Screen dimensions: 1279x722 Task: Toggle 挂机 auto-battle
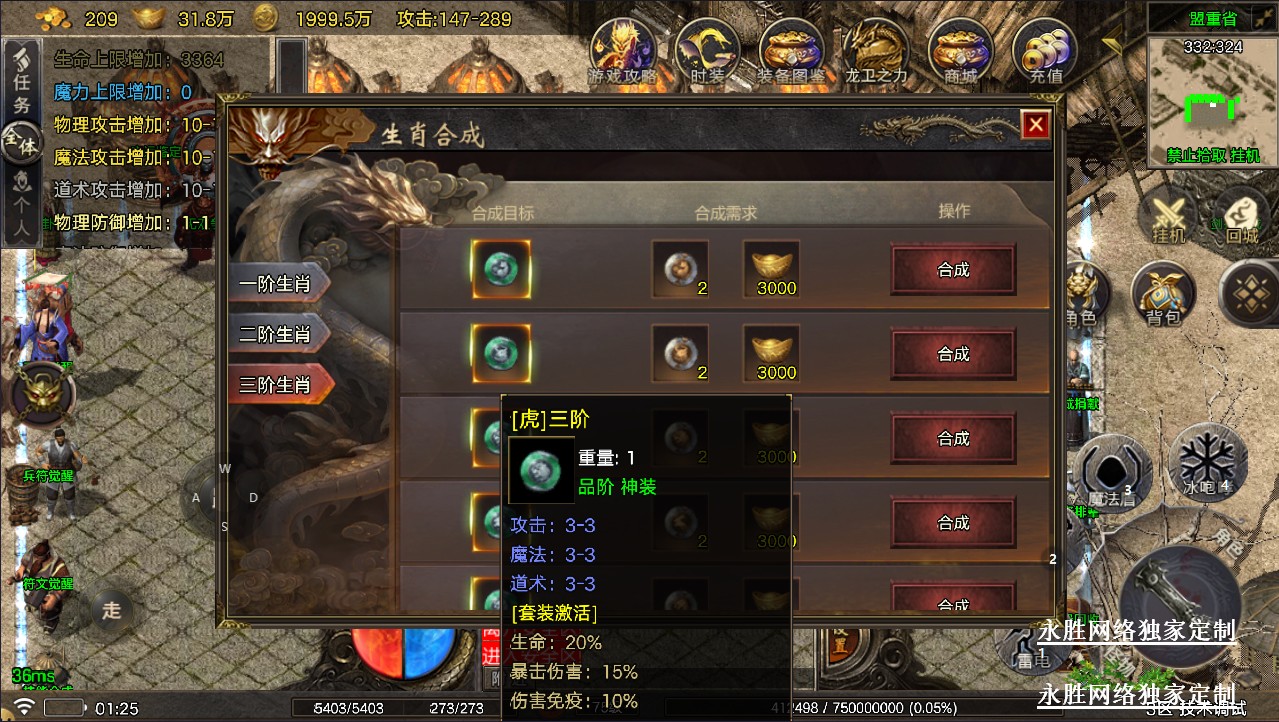pos(1168,216)
